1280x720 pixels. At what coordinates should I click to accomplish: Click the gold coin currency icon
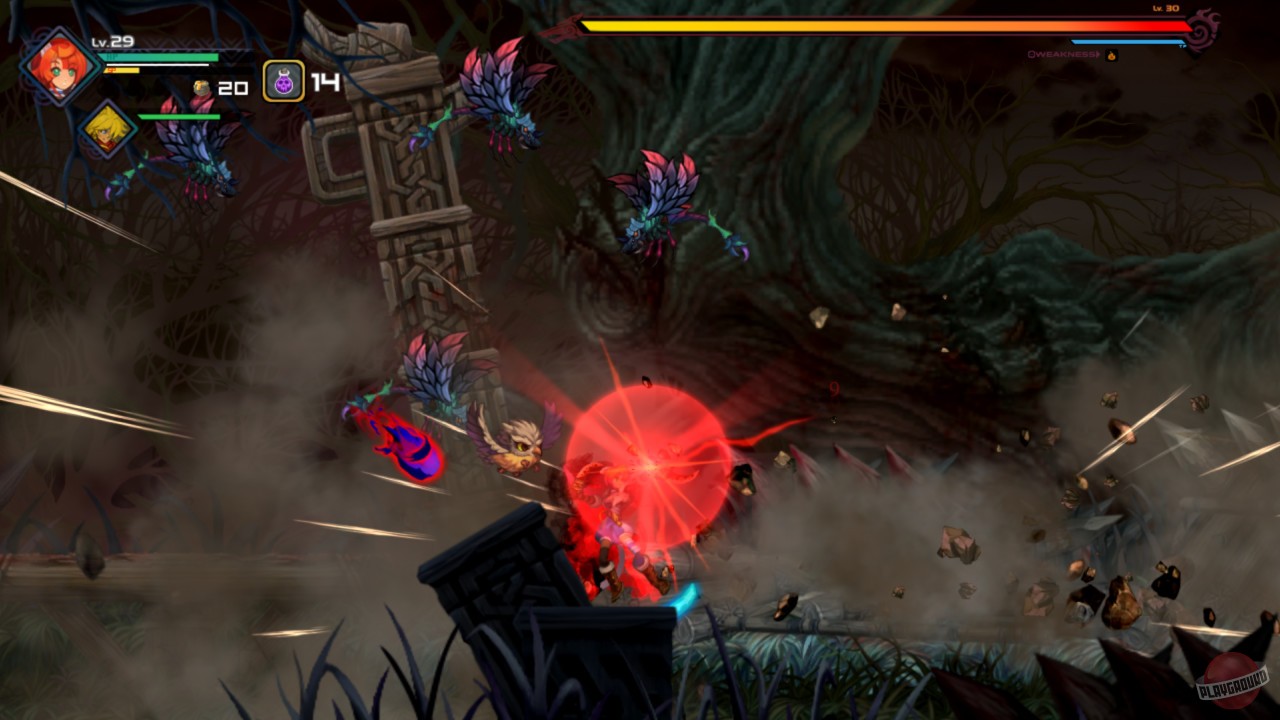point(200,87)
